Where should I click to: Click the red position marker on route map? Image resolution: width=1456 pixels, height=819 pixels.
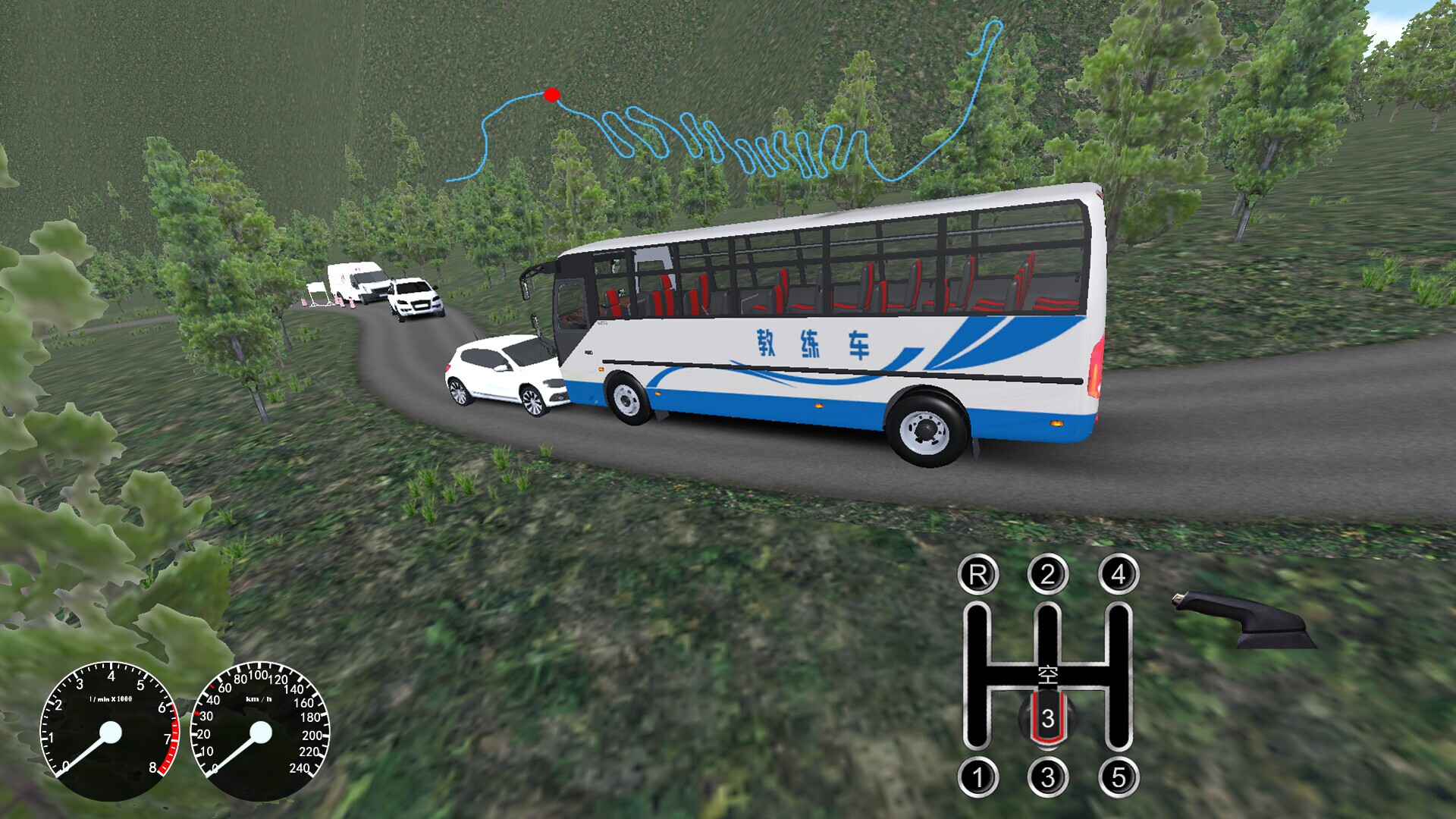click(x=551, y=95)
